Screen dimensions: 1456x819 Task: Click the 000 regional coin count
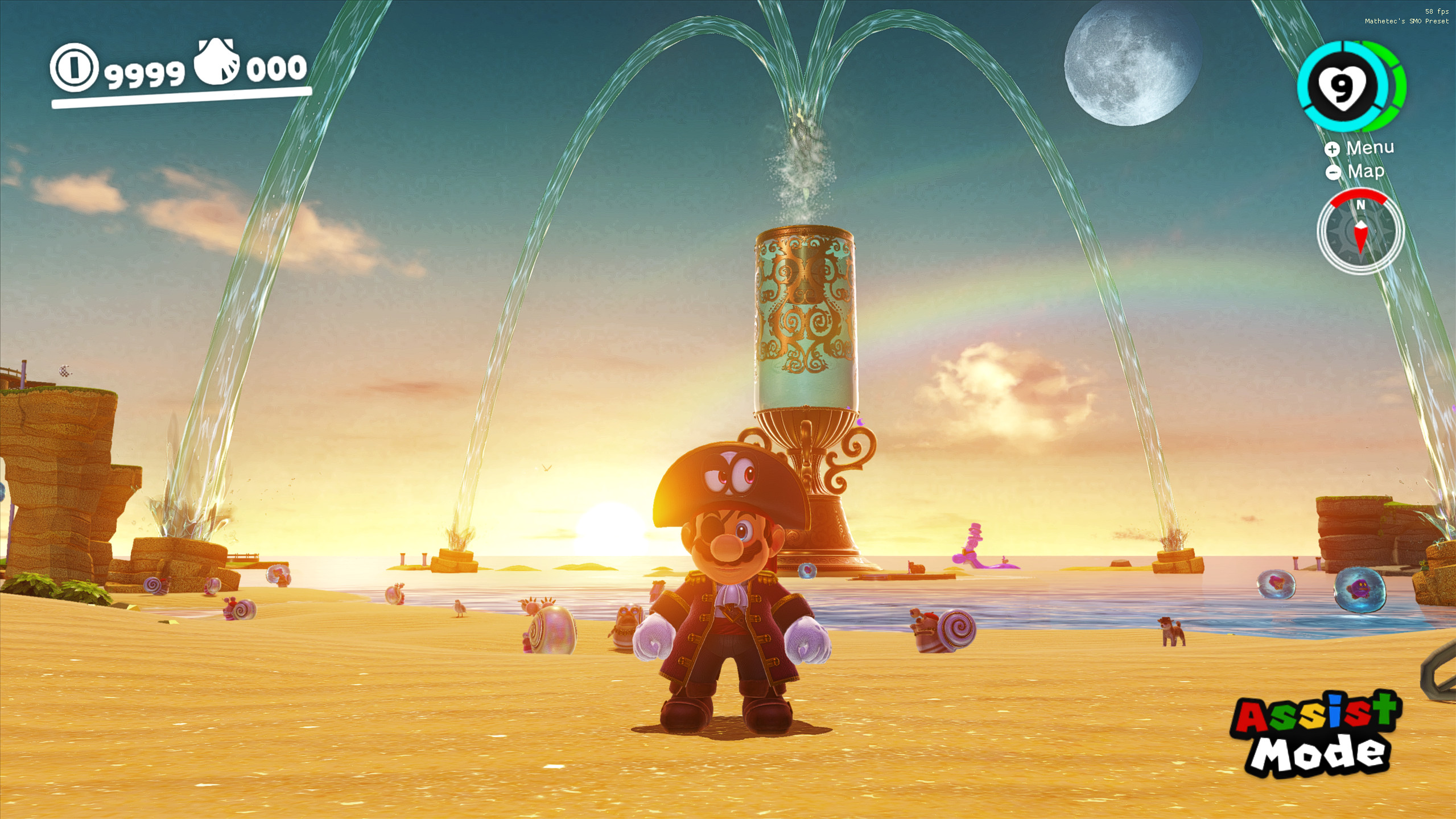pos(275,69)
